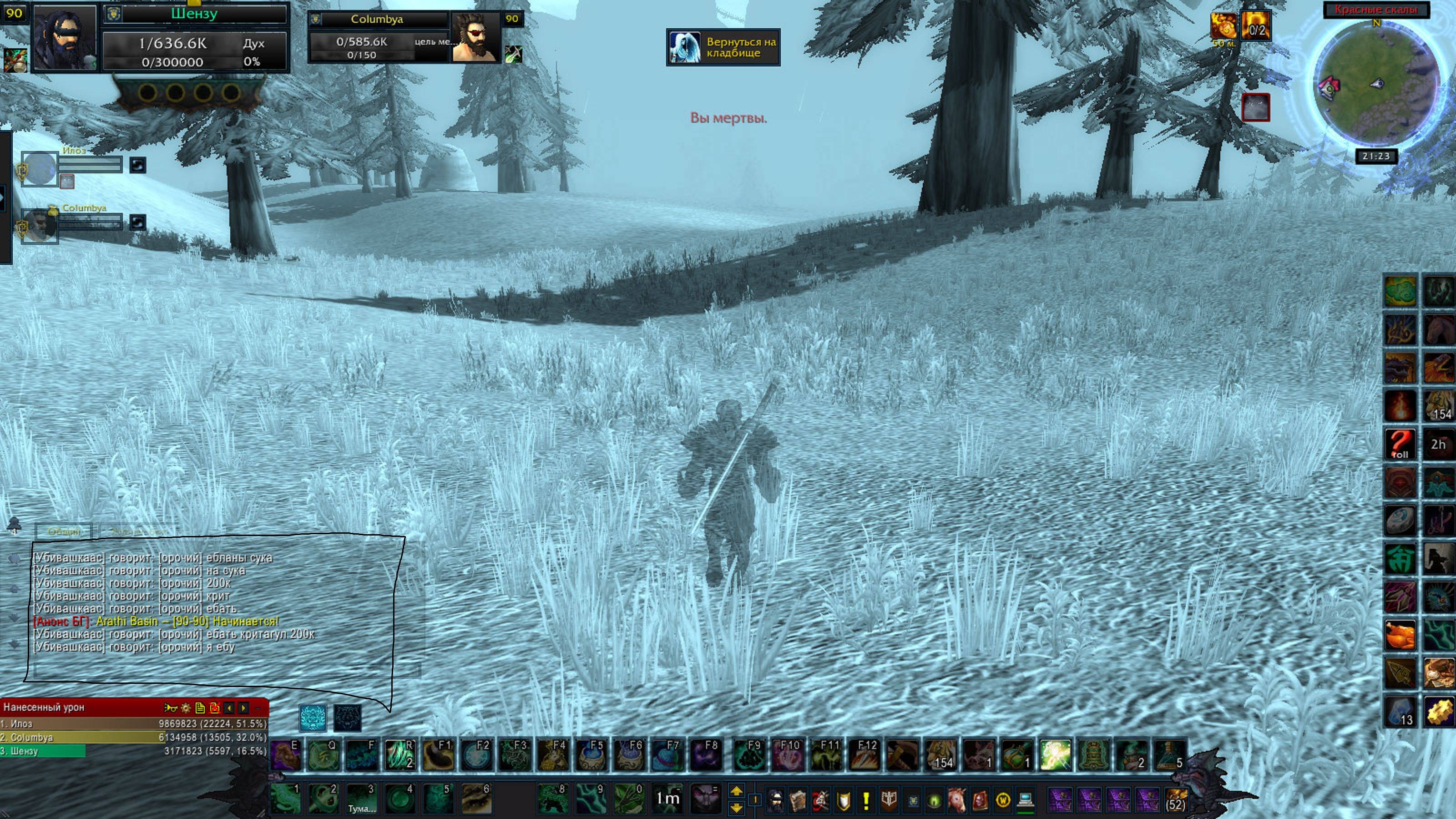The image size is (1456, 819).
Task: Open the circular minimap
Action: (1376, 84)
